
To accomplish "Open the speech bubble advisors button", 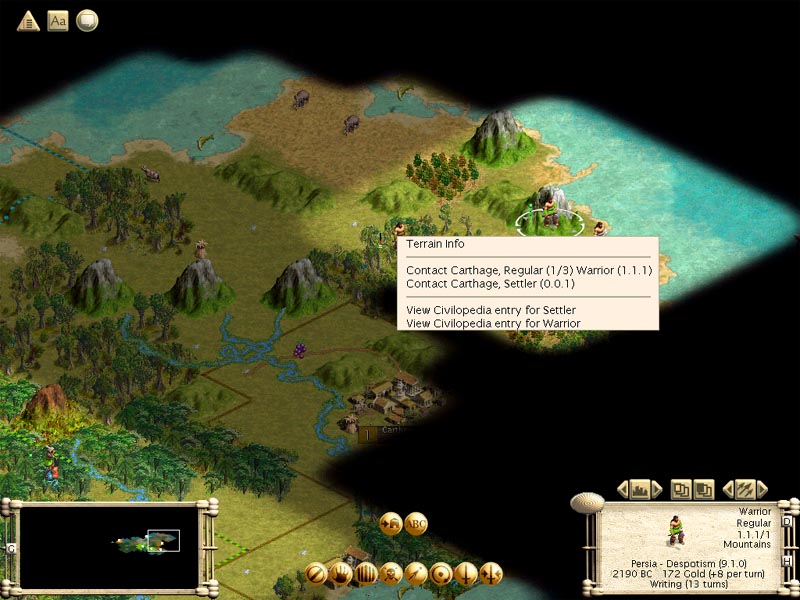I will (x=88, y=20).
